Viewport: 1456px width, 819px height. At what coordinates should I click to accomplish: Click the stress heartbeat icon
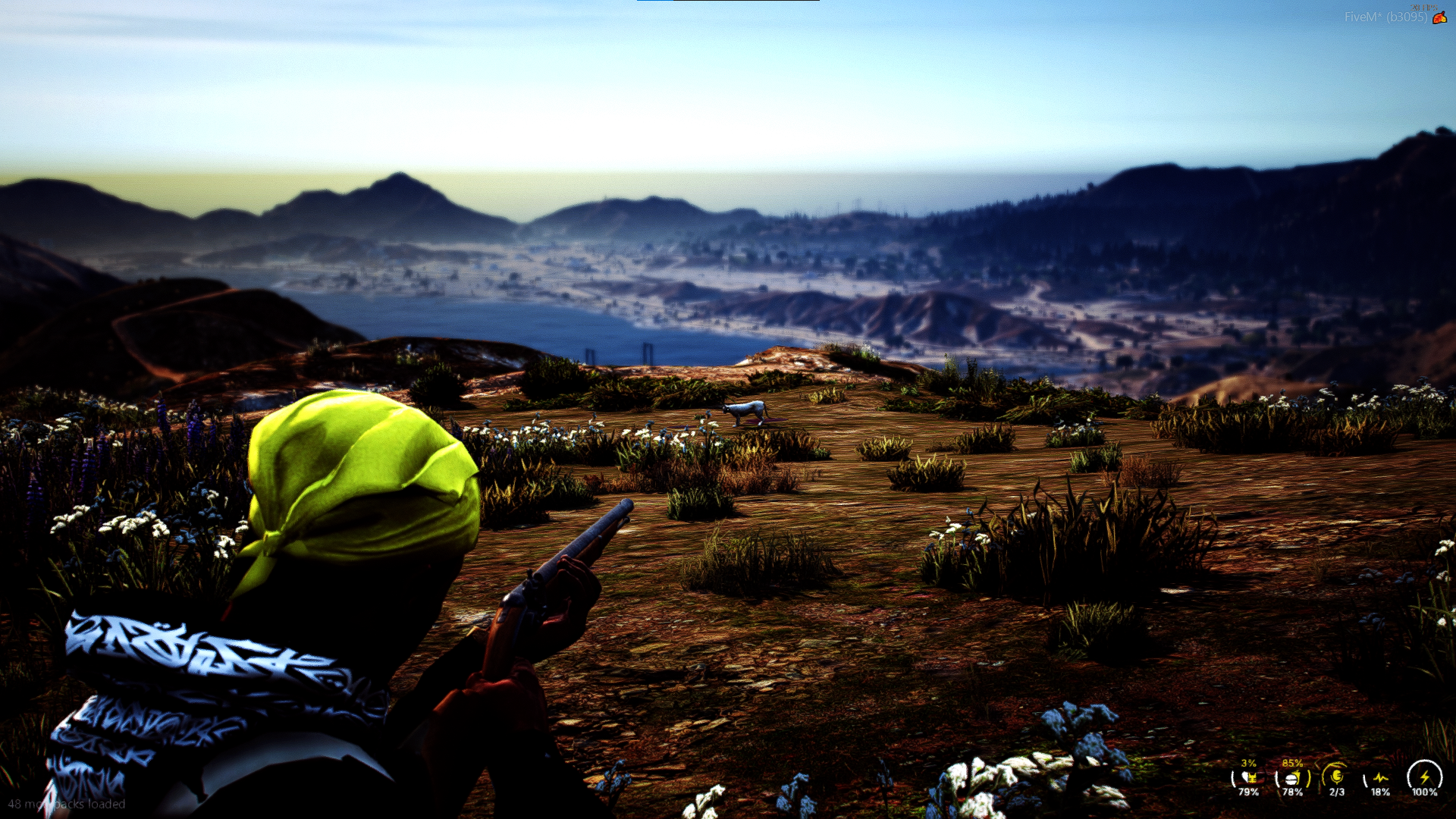pos(1381,777)
